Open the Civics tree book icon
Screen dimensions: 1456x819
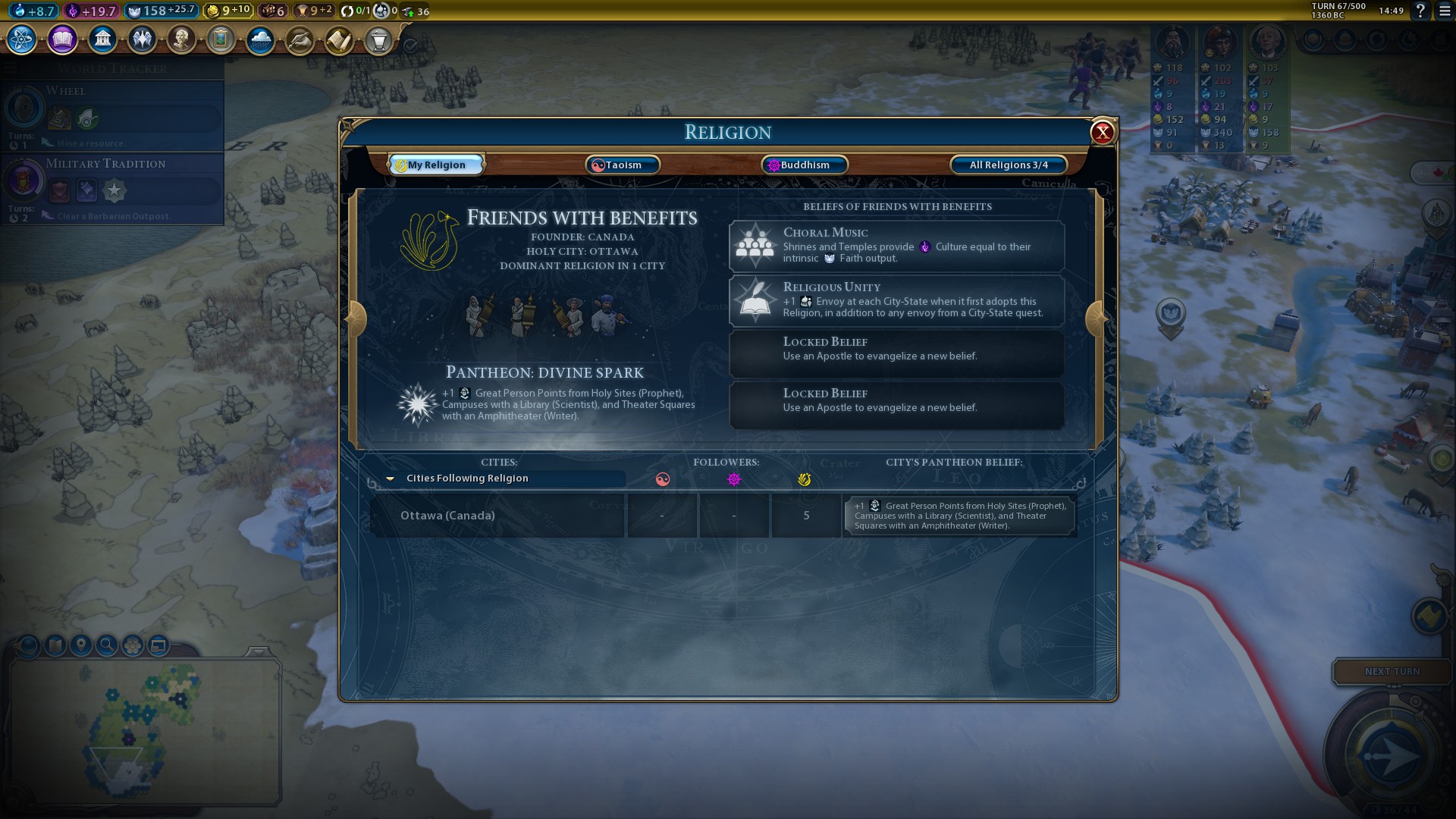coord(62,39)
